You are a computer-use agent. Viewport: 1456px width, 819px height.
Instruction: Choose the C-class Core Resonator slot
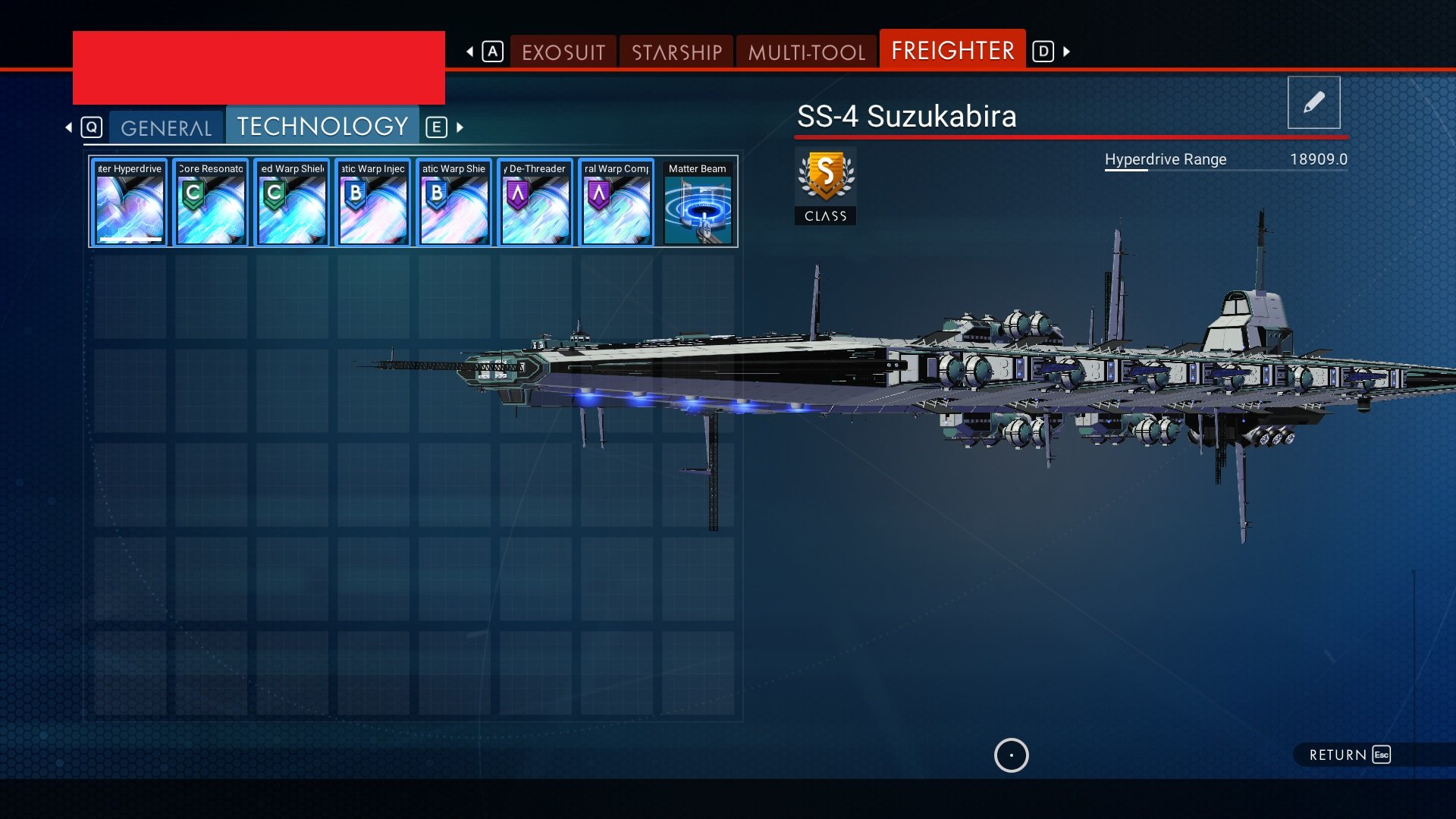211,202
